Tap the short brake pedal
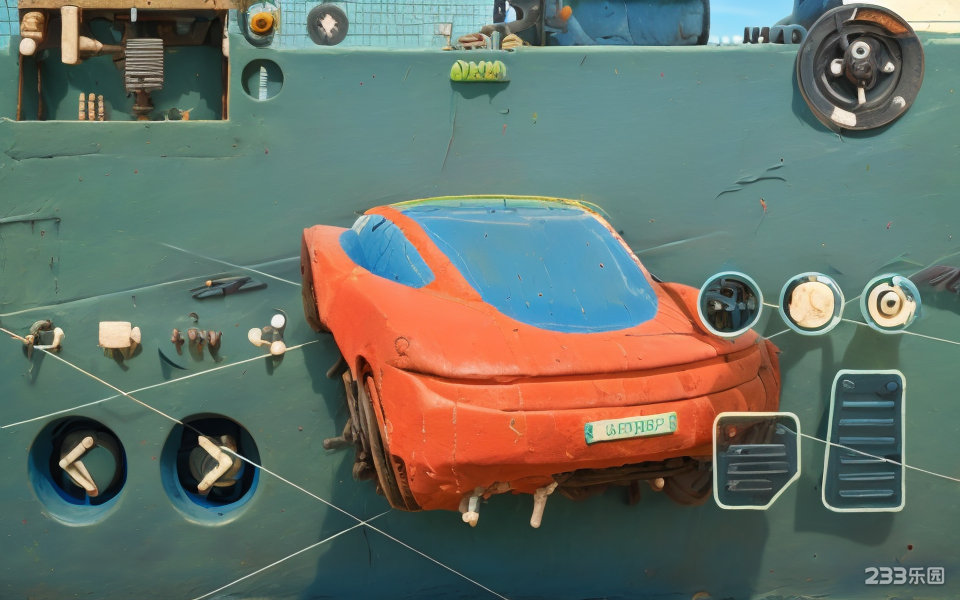Viewport: 960px width, 600px height. (x=756, y=460)
